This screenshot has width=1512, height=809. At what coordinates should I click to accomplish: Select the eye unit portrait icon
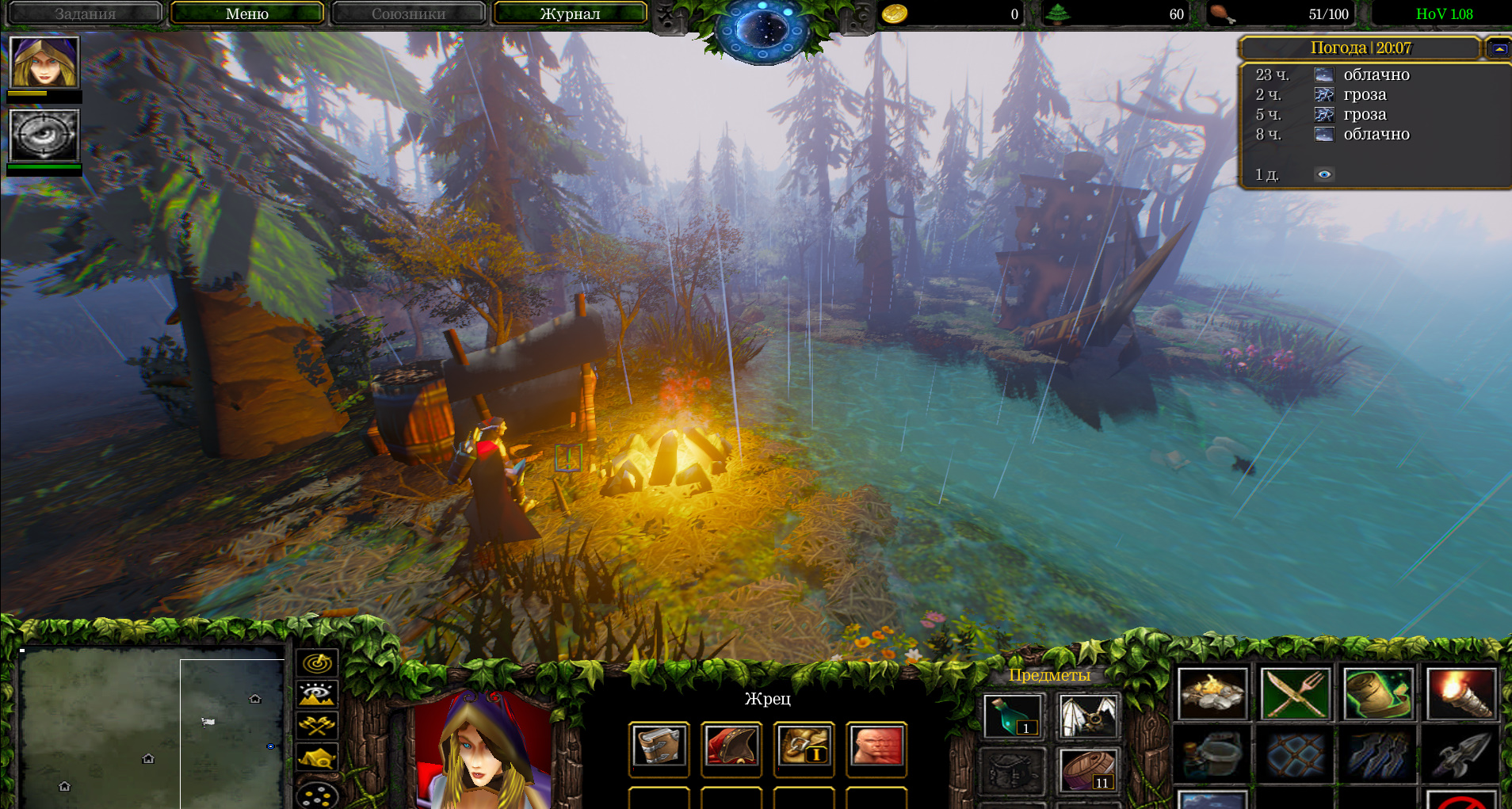pyautogui.click(x=44, y=135)
